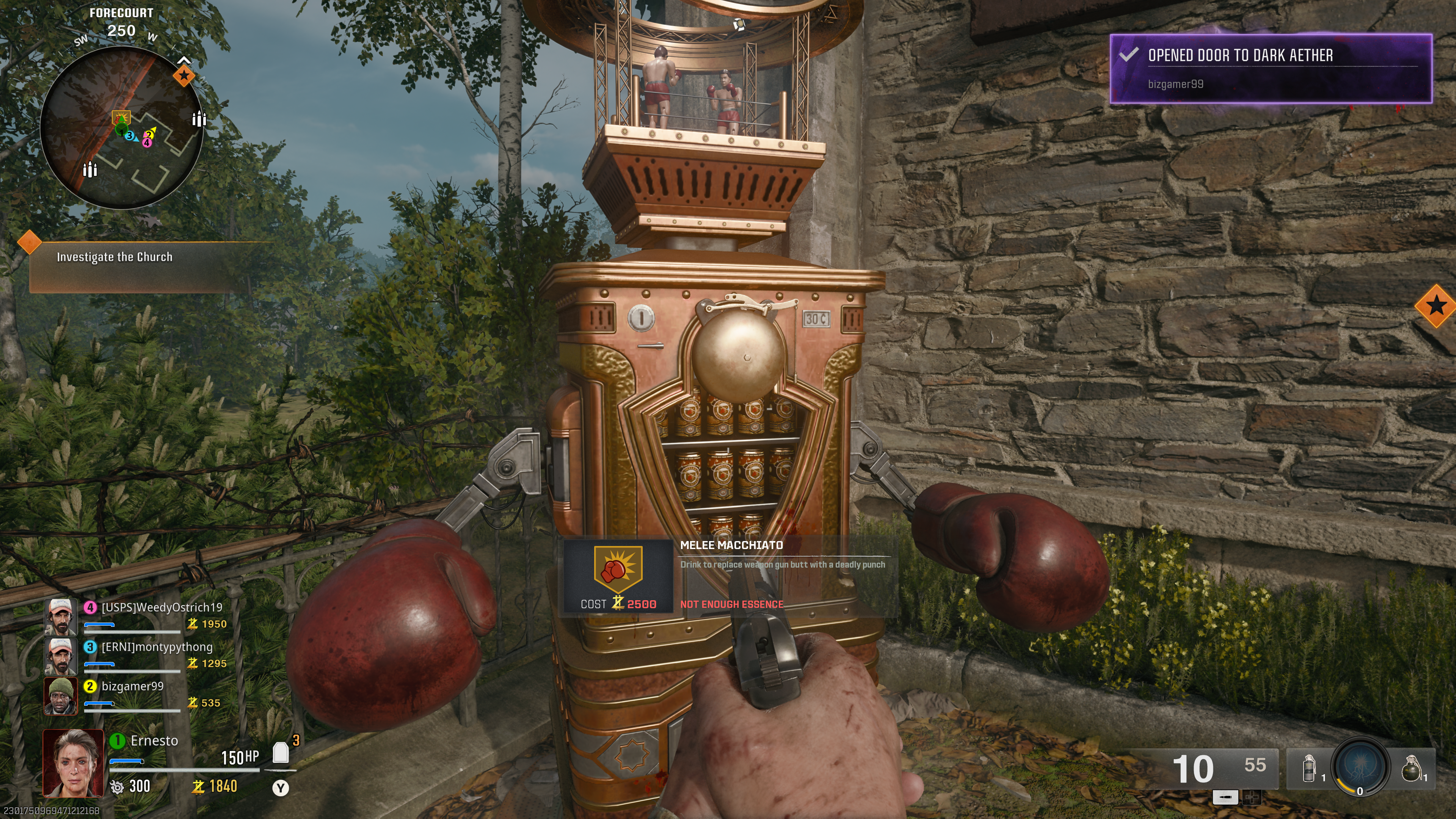Open the Opened Door to Dark Aether notification
This screenshot has height=819, width=1456.
[x=1270, y=68]
